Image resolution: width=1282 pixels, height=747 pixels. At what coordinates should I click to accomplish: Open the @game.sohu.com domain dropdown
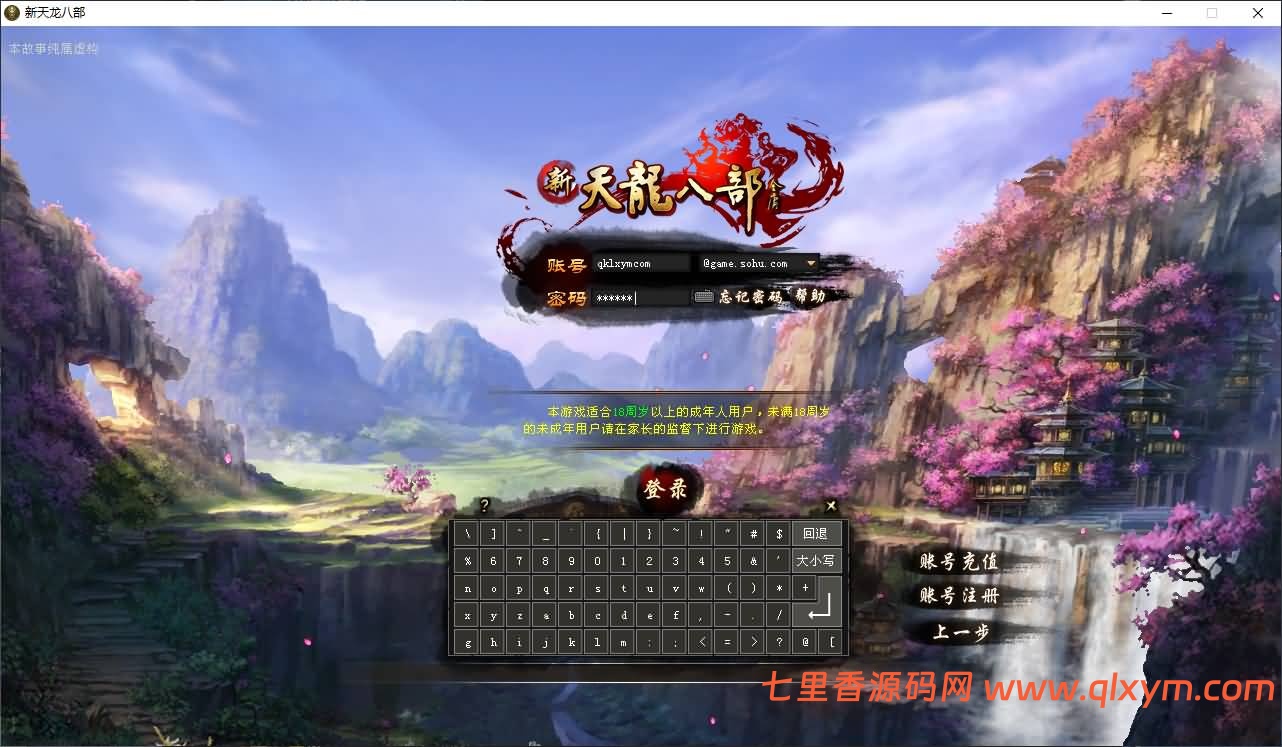812,263
